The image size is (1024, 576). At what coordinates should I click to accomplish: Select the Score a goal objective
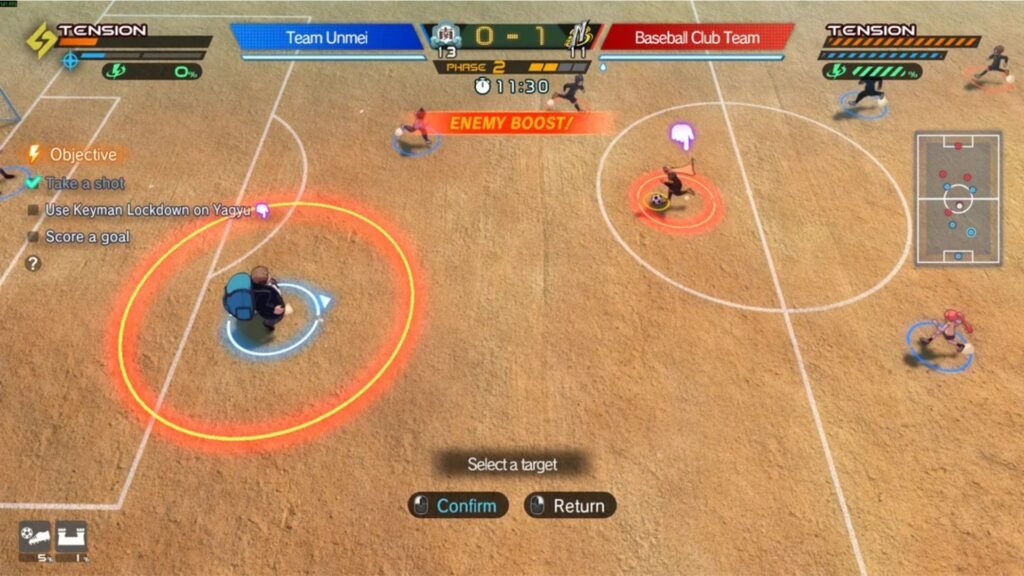pos(87,237)
